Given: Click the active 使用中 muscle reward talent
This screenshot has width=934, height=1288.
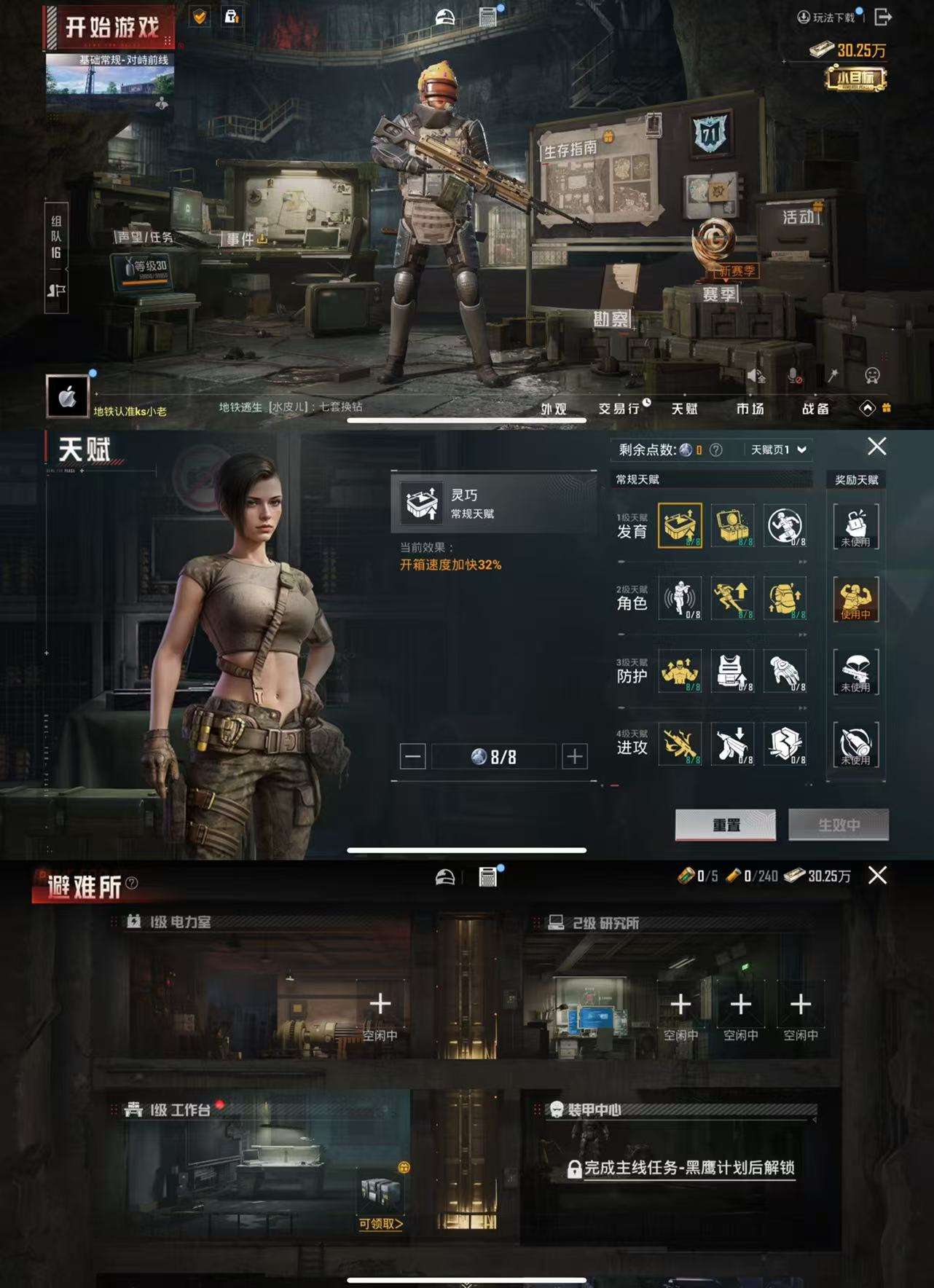Looking at the screenshot, I should tap(856, 600).
